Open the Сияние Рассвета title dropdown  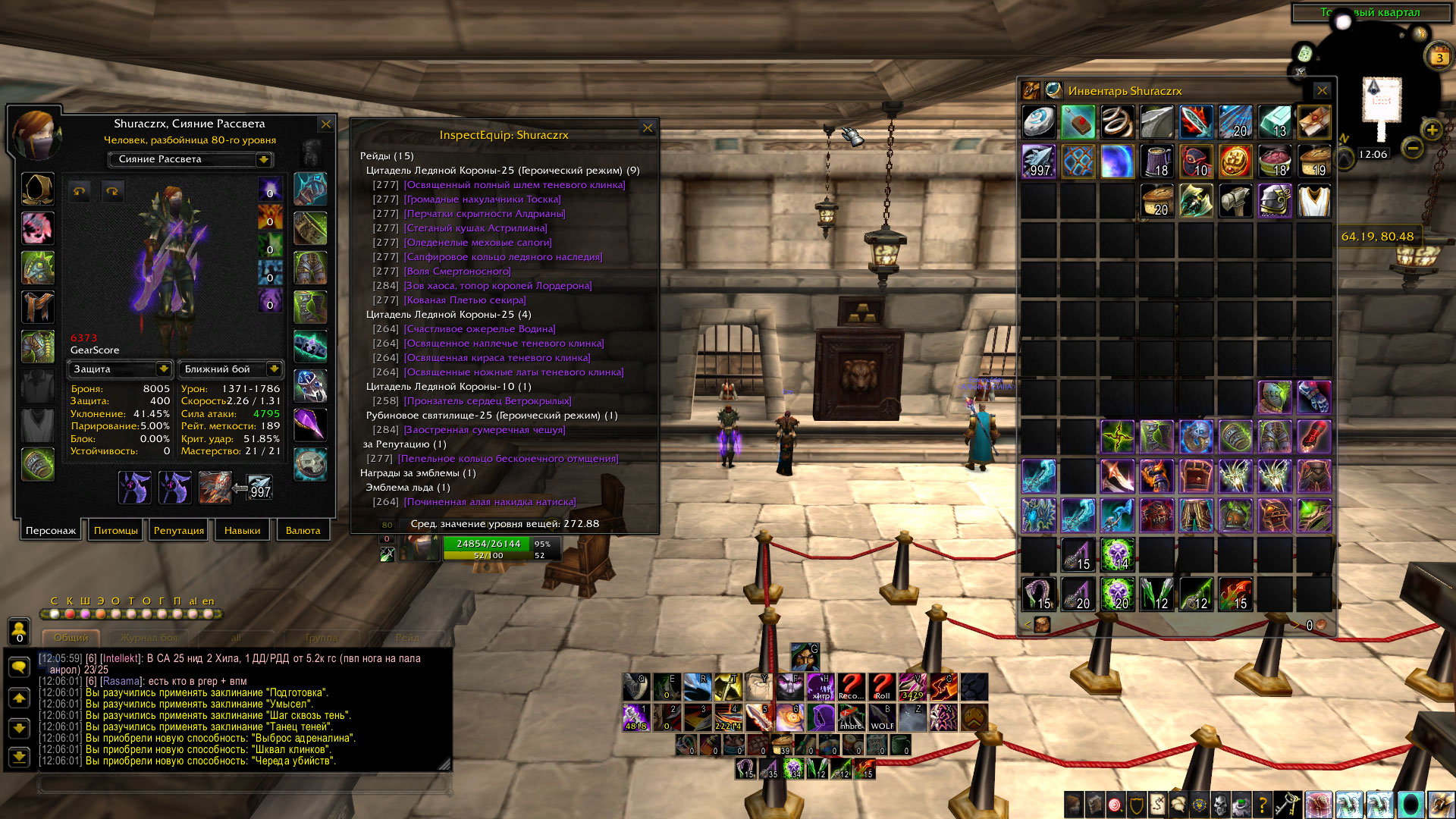264,159
